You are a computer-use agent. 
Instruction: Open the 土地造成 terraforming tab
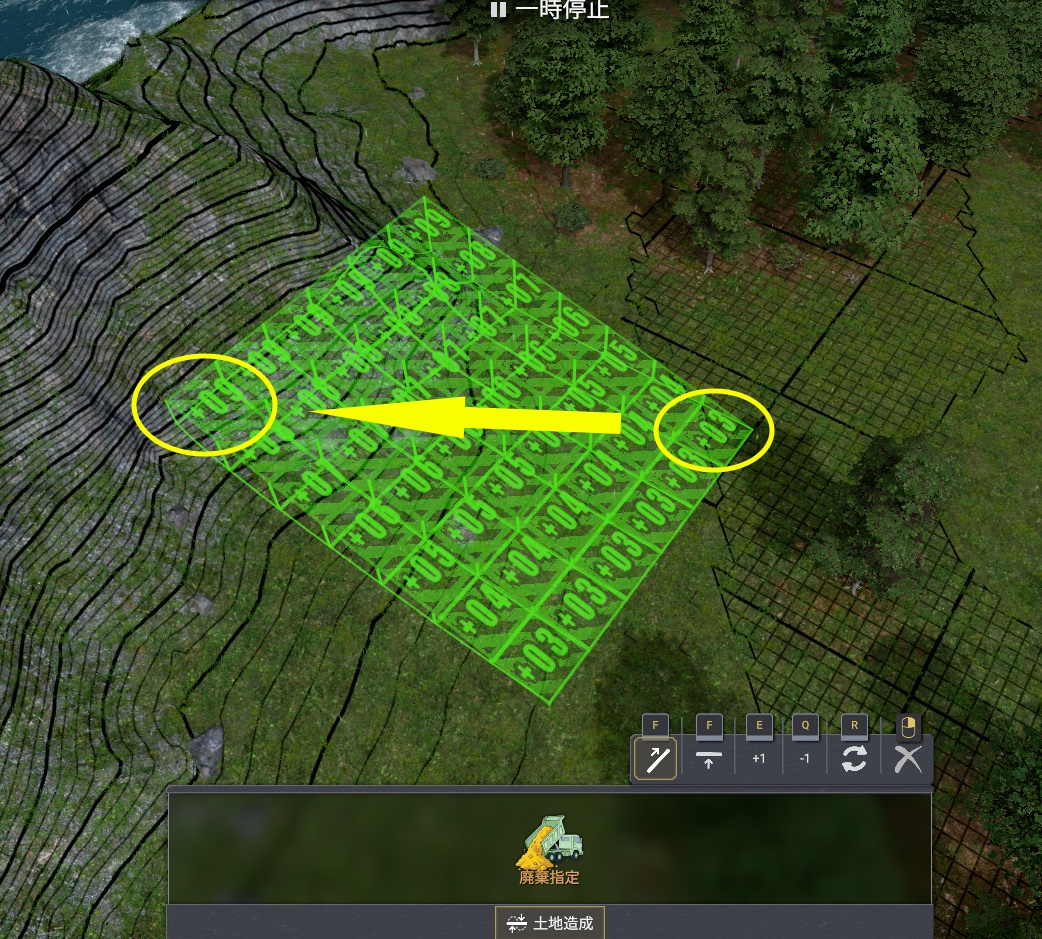[550, 923]
